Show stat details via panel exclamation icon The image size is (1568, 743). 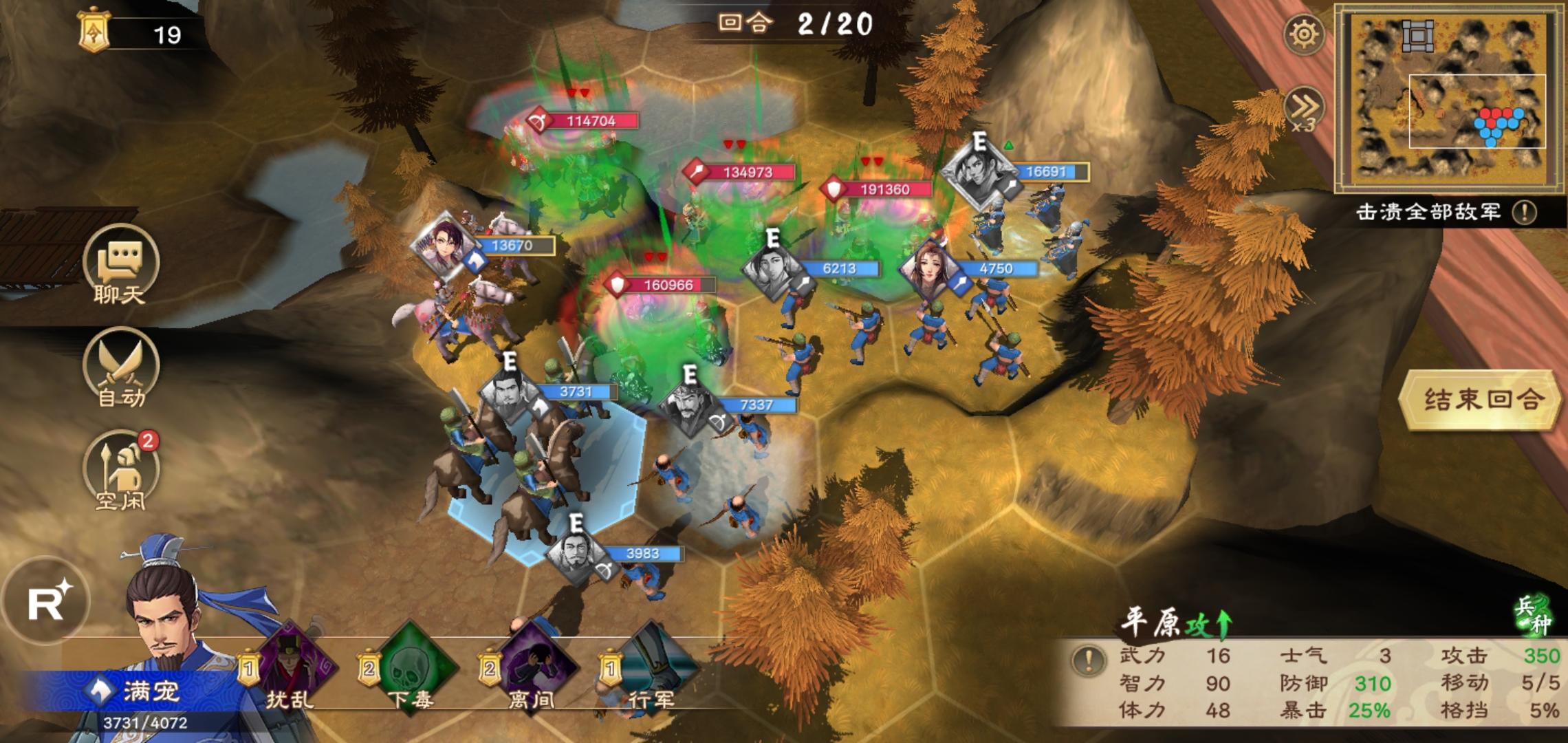pyautogui.click(x=1088, y=660)
